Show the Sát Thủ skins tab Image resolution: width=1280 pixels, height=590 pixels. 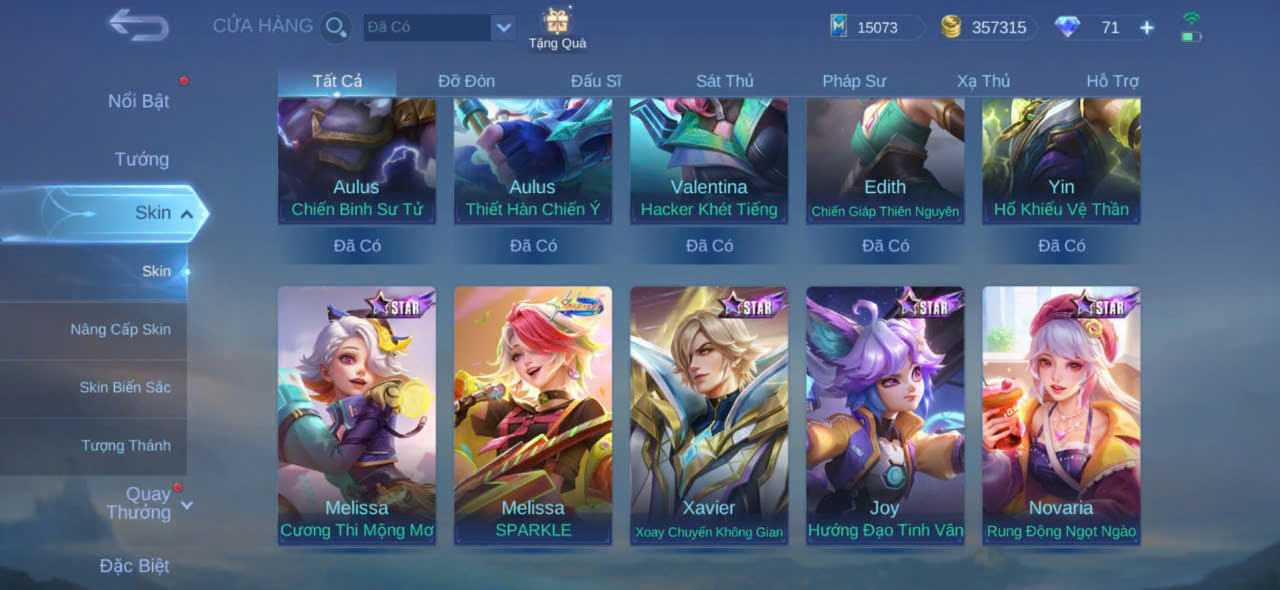[x=725, y=81]
